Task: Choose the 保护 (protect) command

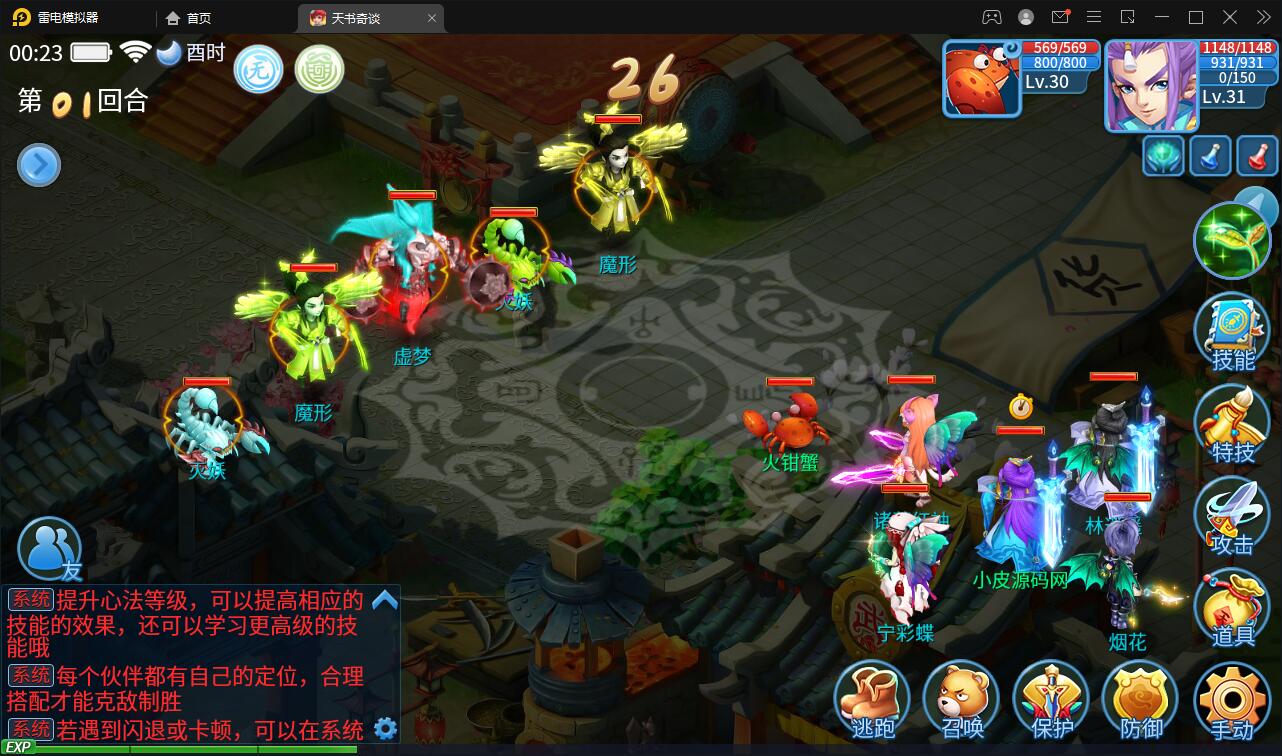Action: pos(1050,699)
